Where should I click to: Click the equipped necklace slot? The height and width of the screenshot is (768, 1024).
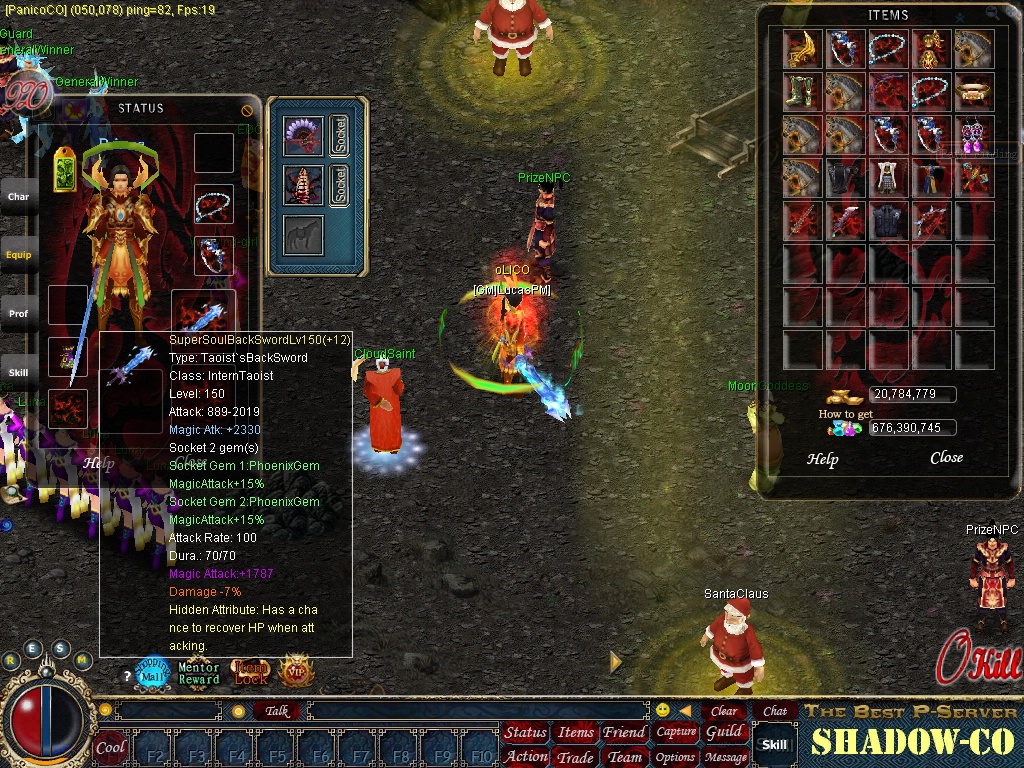coord(214,205)
